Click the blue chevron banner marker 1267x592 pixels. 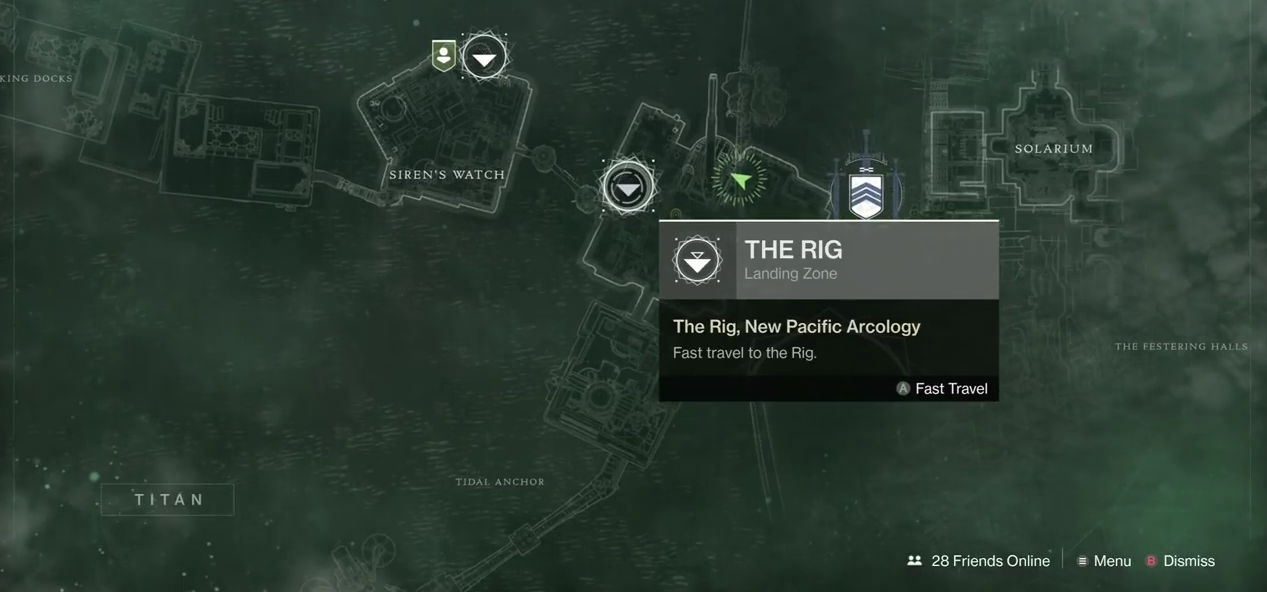866,193
